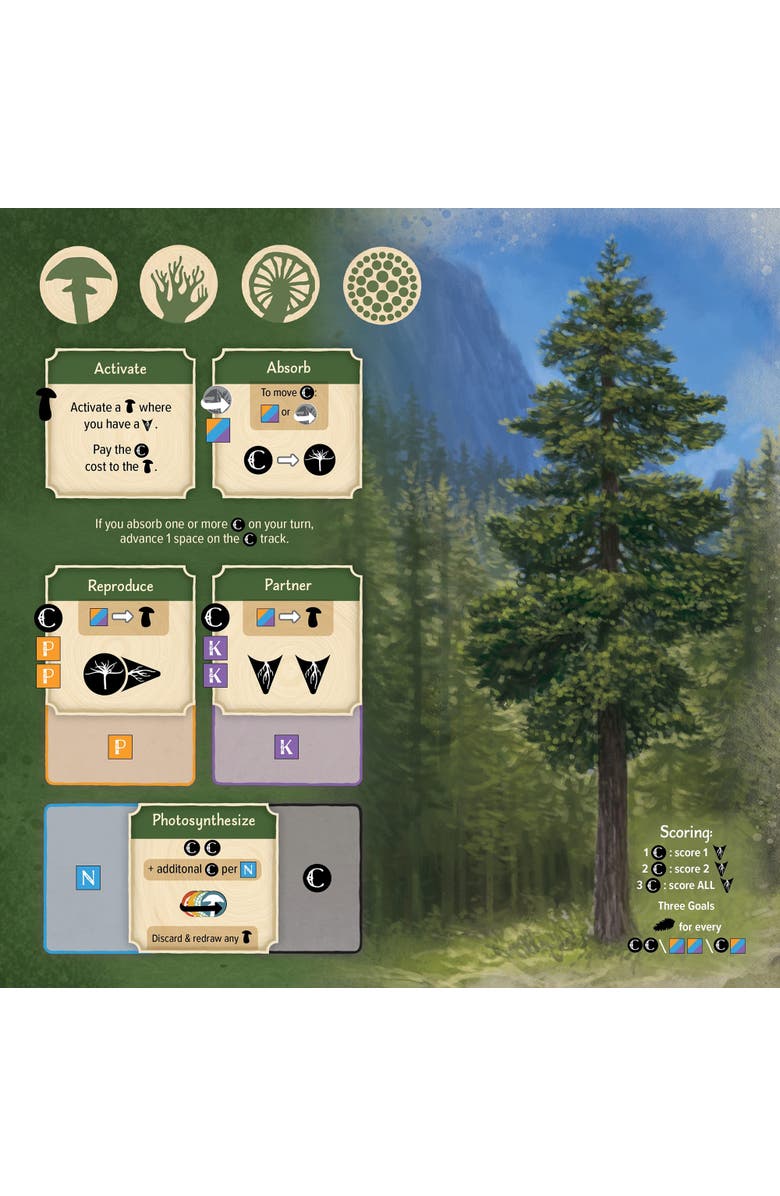Click the blue N storage area
780x1196 pixels.
coord(87,878)
